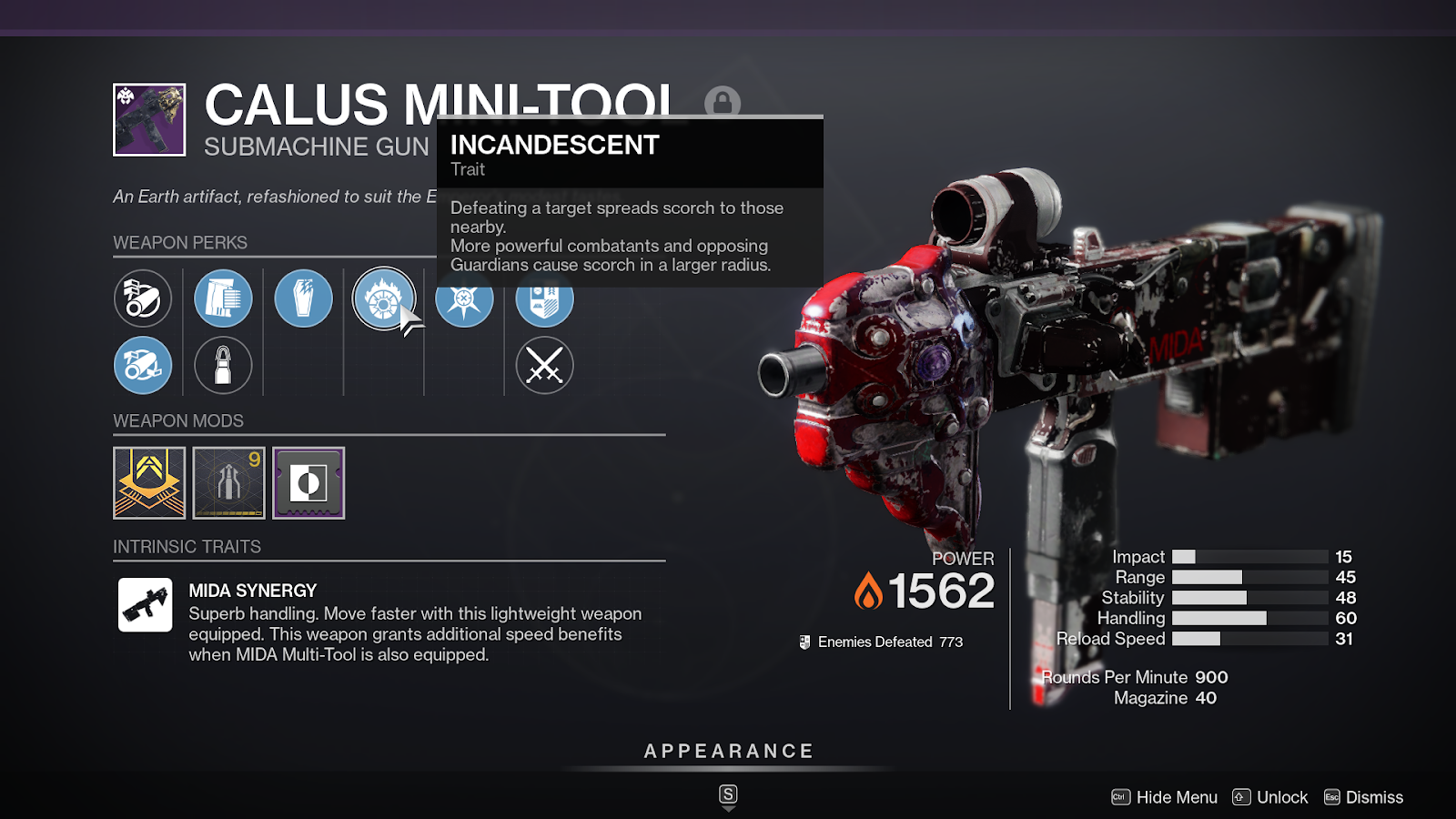Image resolution: width=1456 pixels, height=819 pixels.
Task: Select the crossed swords kill tracker
Action: [x=544, y=365]
